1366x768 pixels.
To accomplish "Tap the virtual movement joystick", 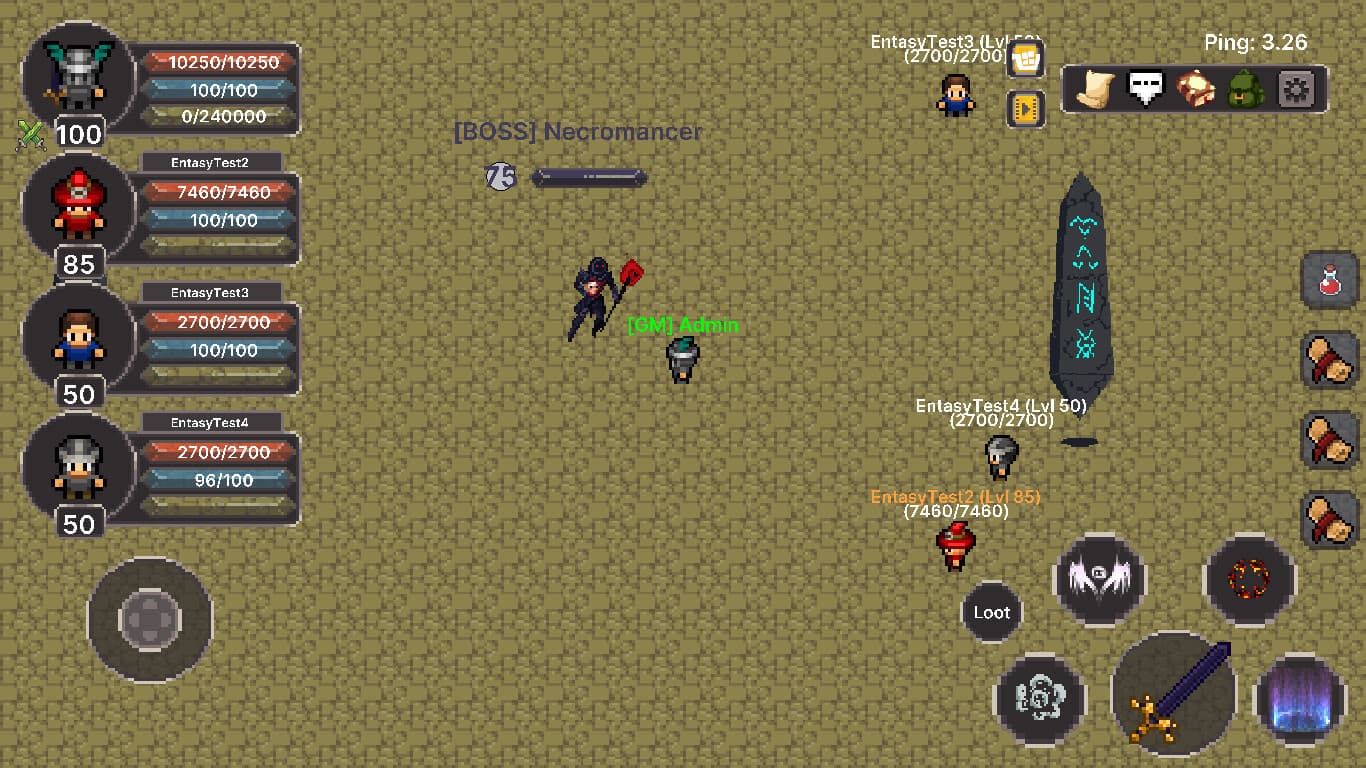I will (150, 622).
